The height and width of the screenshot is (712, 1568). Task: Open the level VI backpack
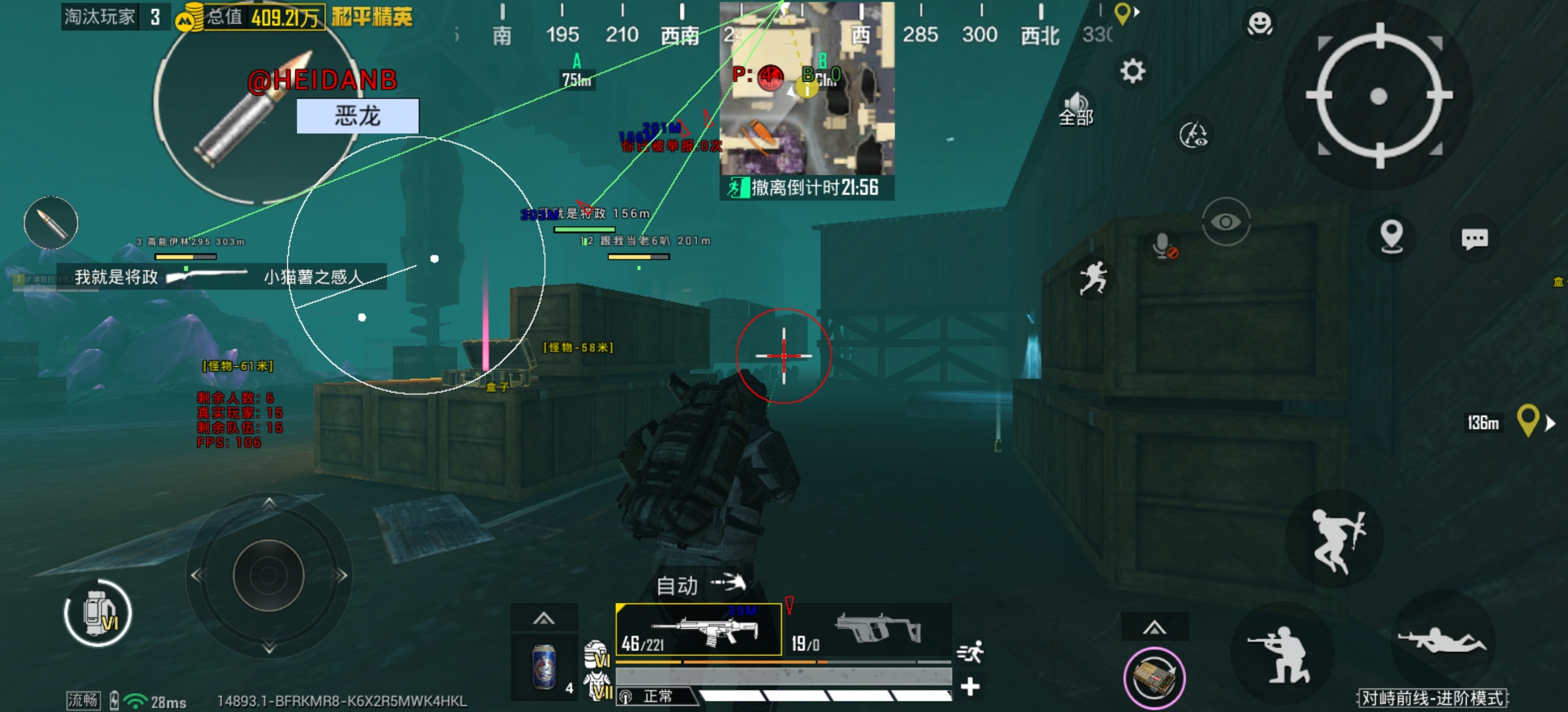coord(98,613)
